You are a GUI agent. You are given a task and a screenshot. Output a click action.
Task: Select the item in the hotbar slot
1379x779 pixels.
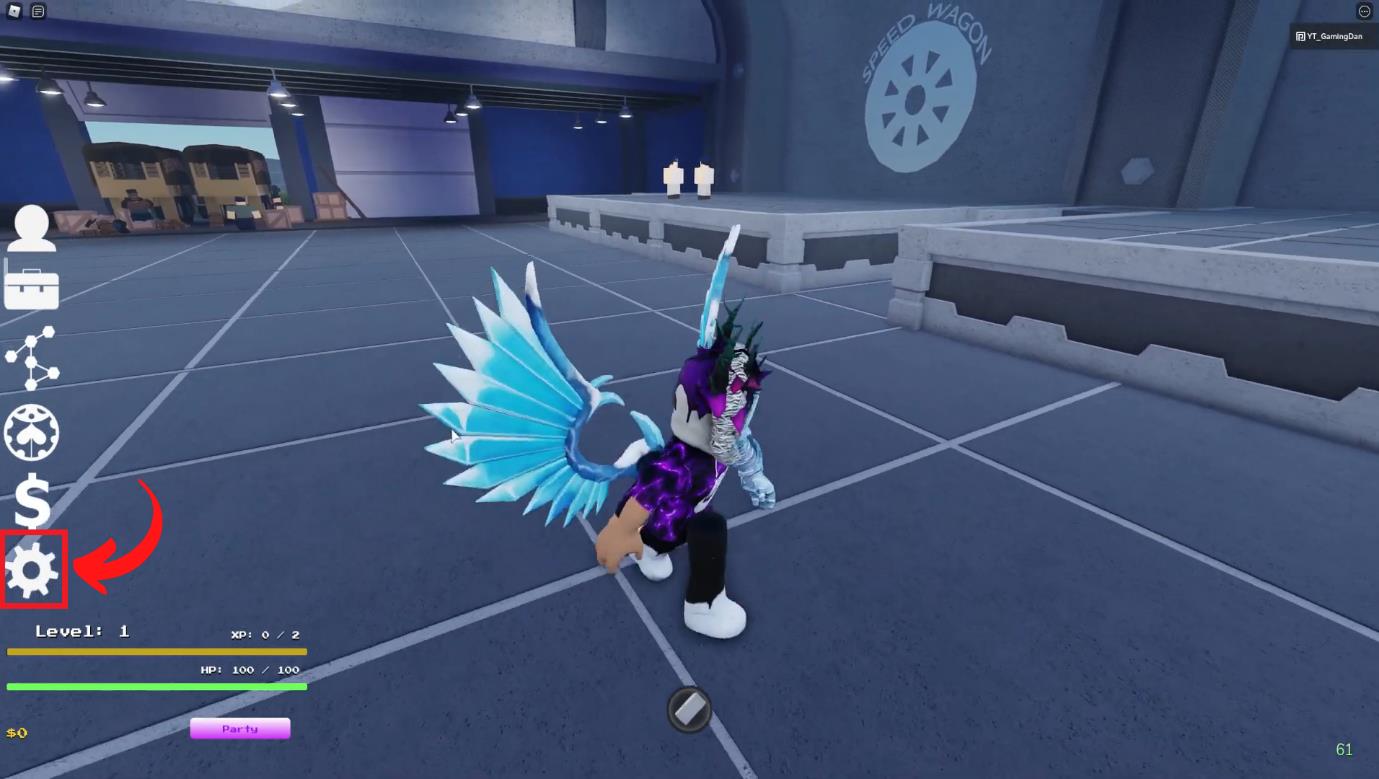point(687,710)
